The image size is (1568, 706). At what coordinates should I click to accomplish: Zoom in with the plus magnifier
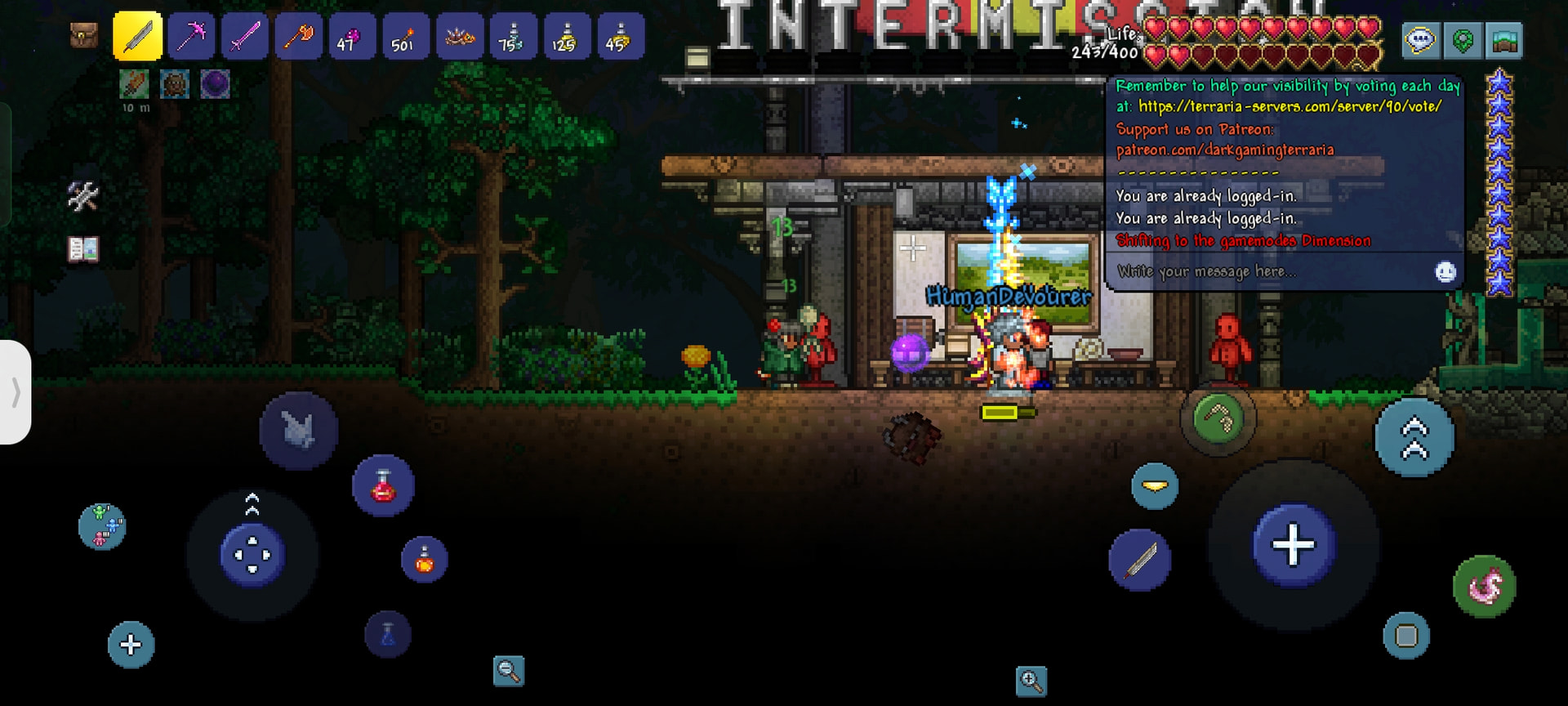click(x=1031, y=680)
